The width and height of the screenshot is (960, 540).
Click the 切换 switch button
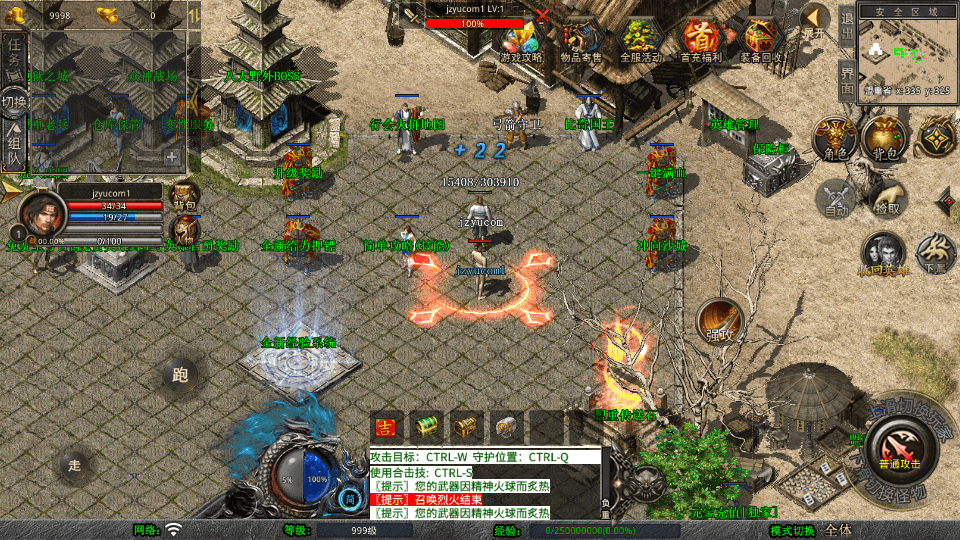14,102
